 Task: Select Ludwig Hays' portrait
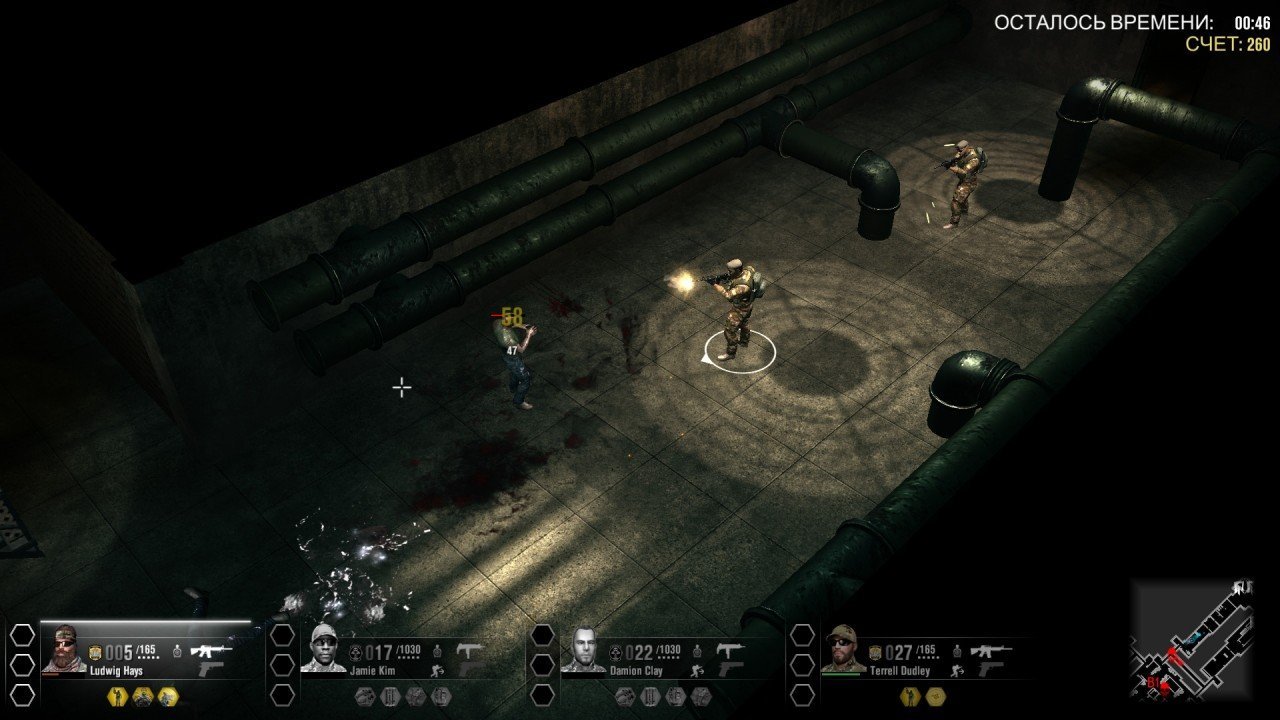pyautogui.click(x=64, y=648)
